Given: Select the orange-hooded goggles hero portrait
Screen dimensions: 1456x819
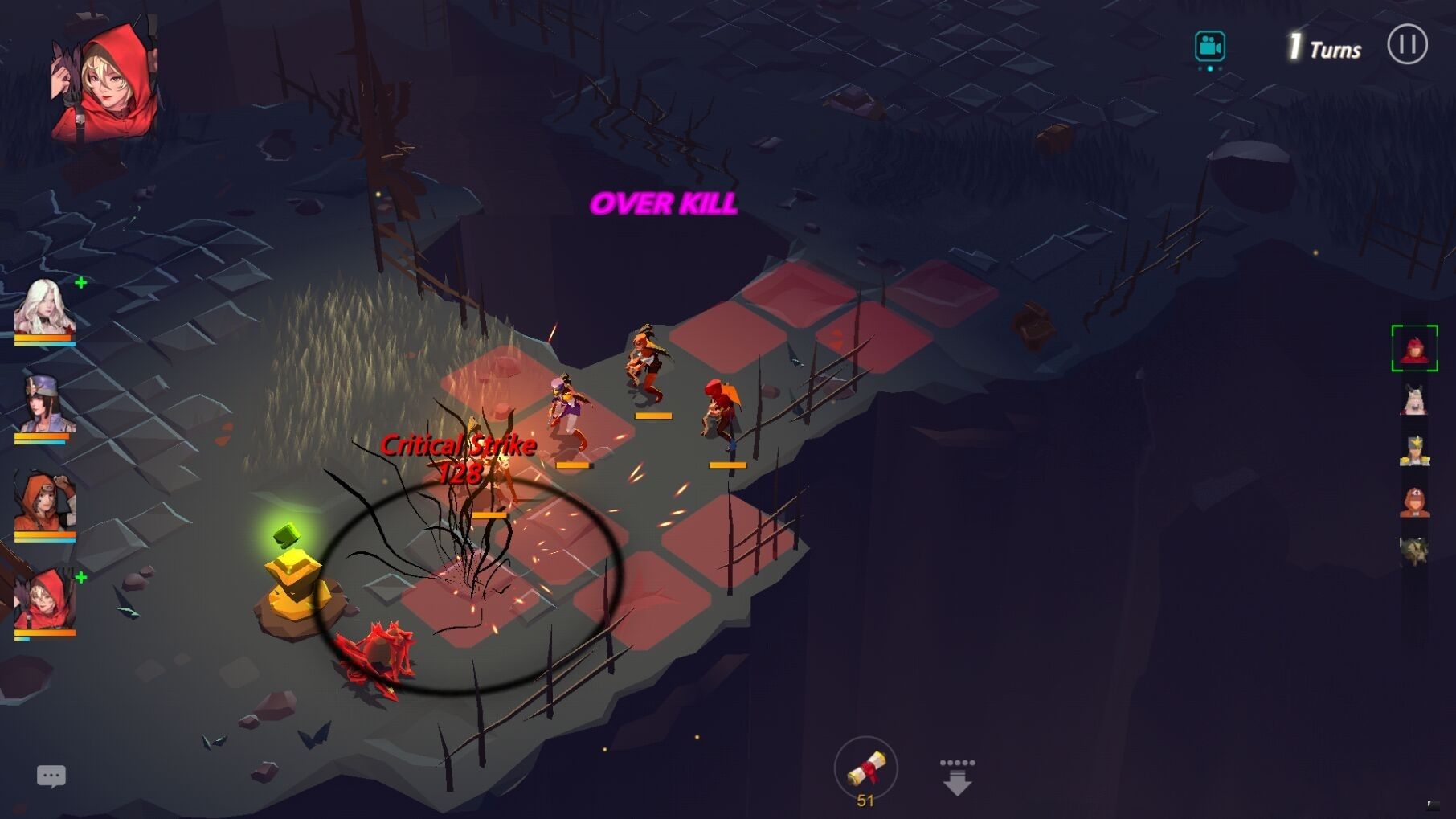Looking at the screenshot, I should pyautogui.click(x=45, y=502).
